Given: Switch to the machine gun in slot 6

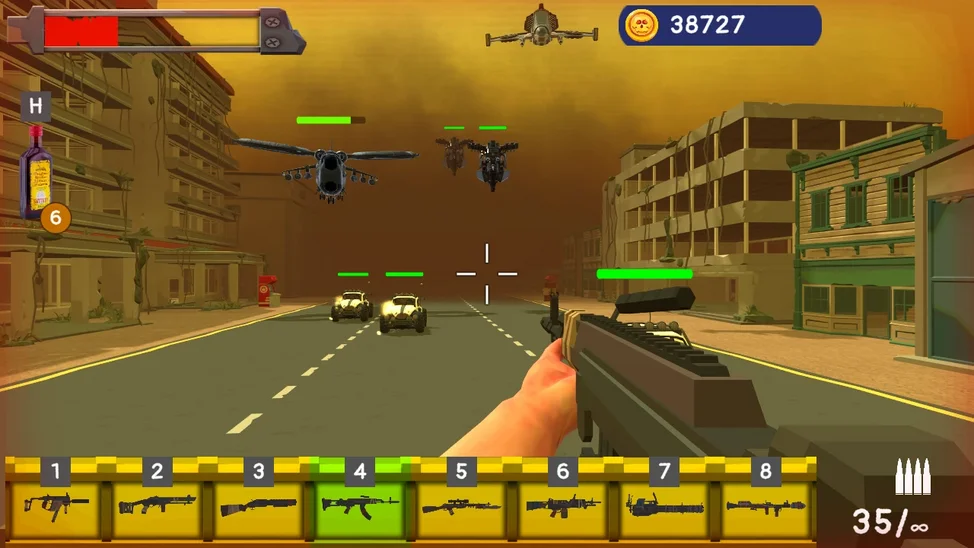Looking at the screenshot, I should (x=563, y=504).
